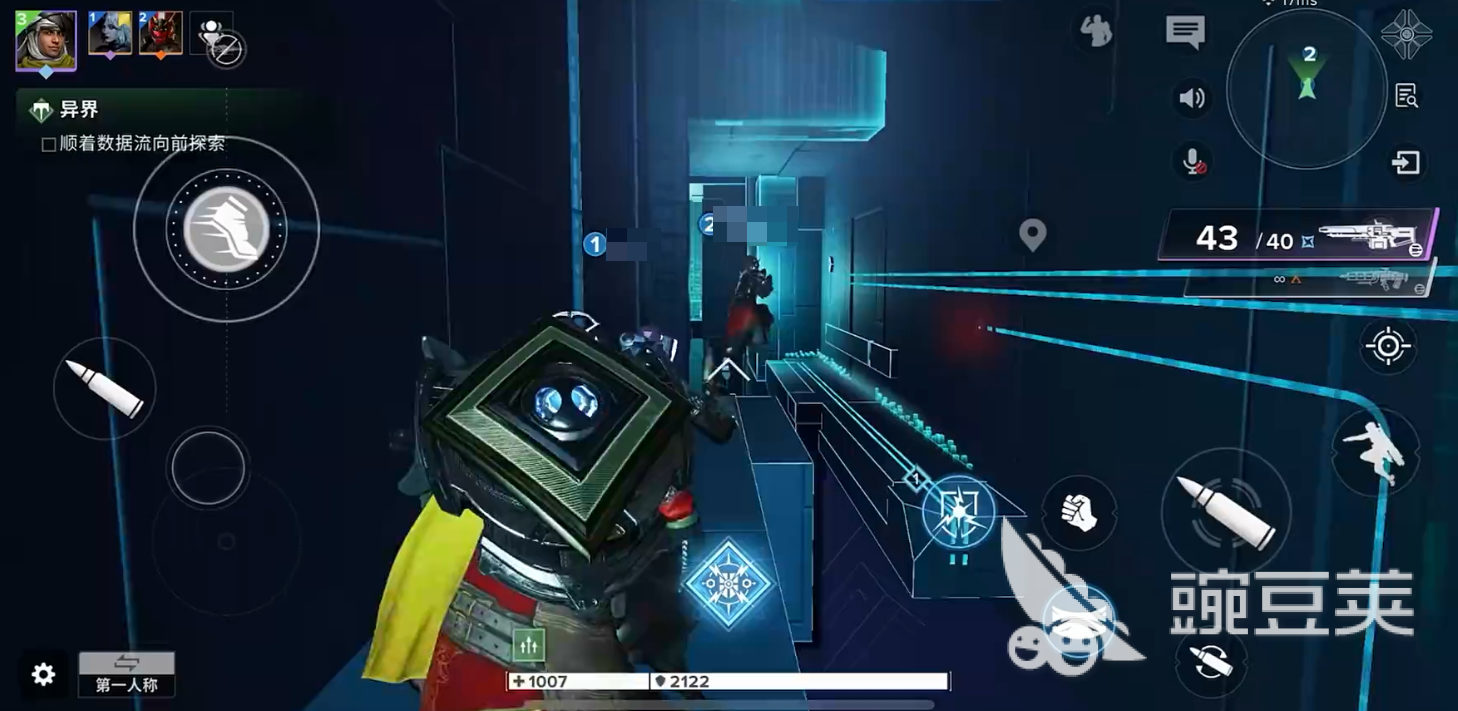Toggle the muted microphone icon
The width and height of the screenshot is (1458, 711).
click(1193, 162)
